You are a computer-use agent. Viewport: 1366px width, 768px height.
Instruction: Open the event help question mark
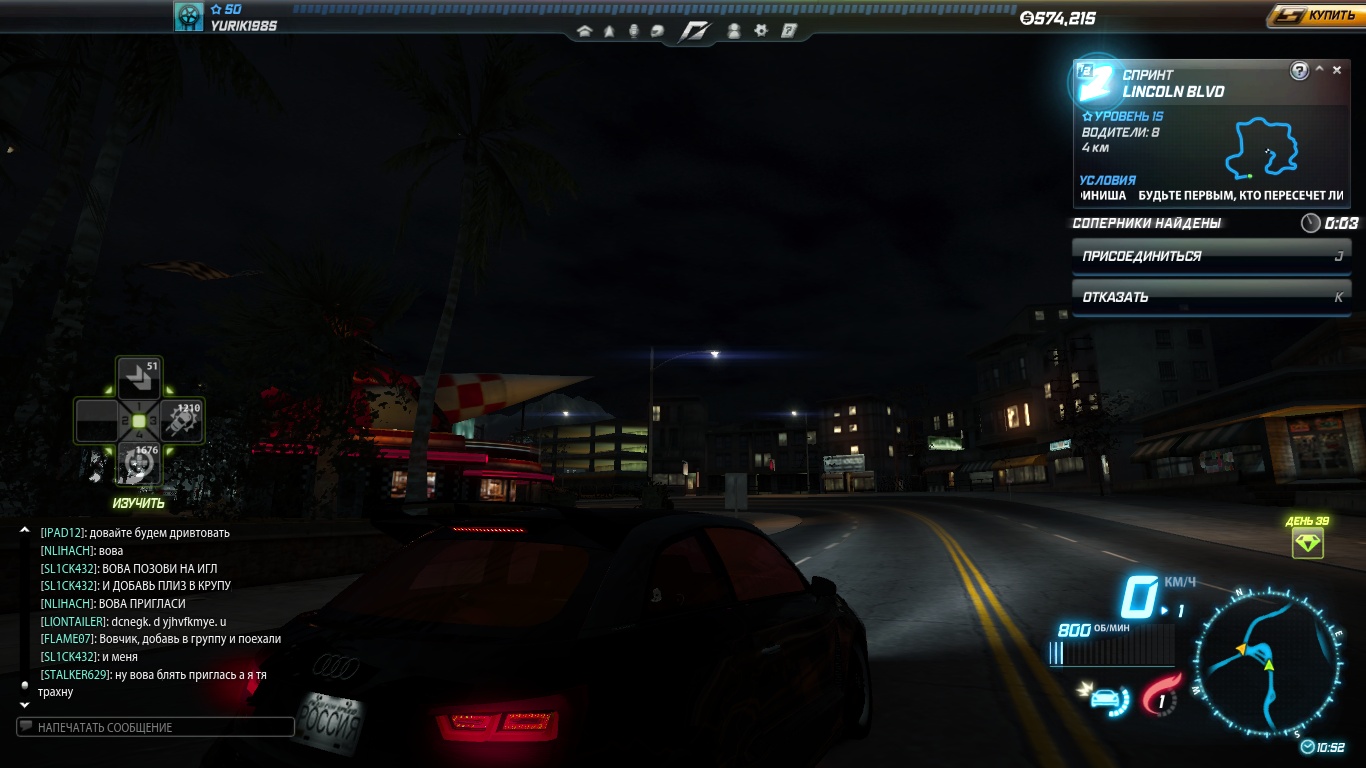pos(1299,70)
